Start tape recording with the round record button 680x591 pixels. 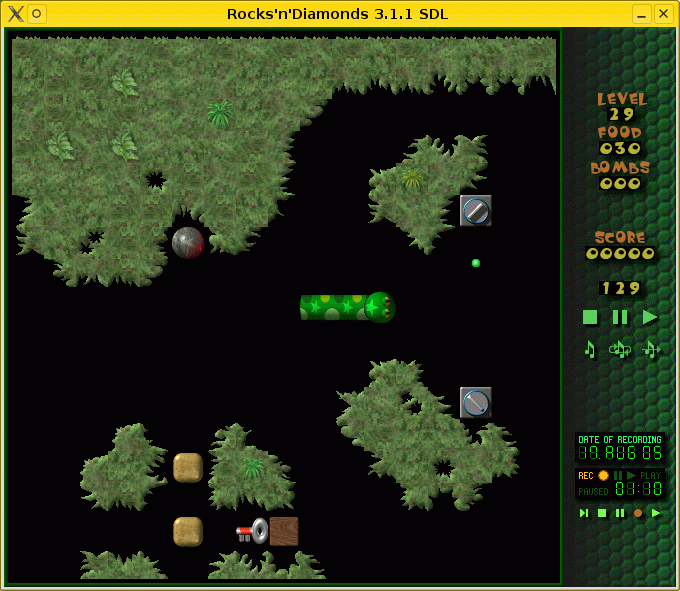[638, 513]
